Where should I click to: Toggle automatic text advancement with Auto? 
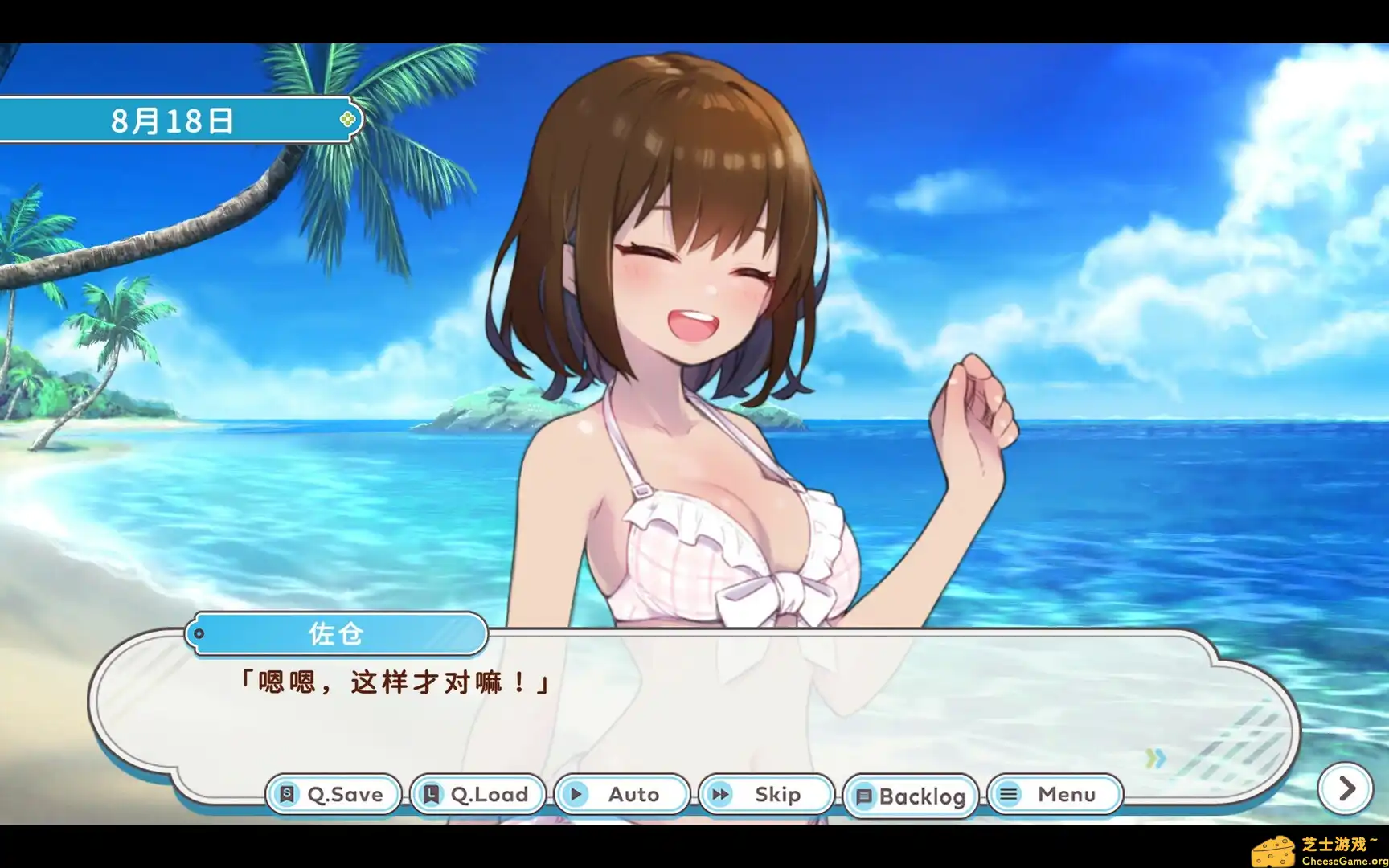pyautogui.click(x=621, y=794)
